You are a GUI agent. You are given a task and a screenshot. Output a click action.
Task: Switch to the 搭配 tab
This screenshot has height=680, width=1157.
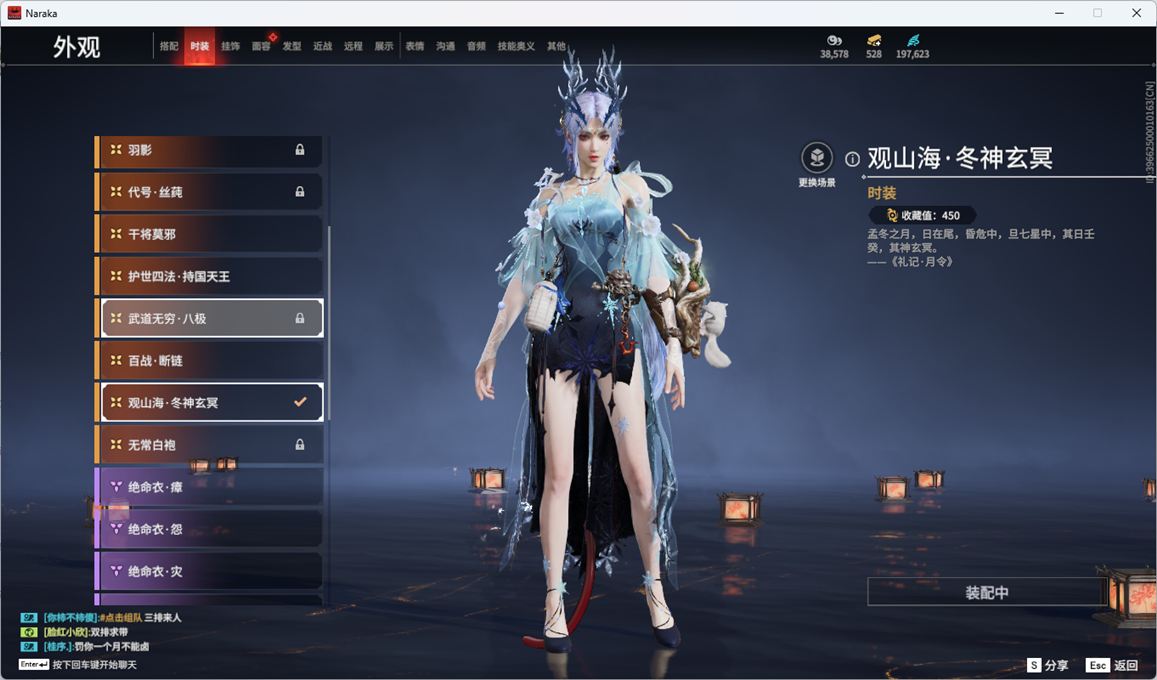169,46
